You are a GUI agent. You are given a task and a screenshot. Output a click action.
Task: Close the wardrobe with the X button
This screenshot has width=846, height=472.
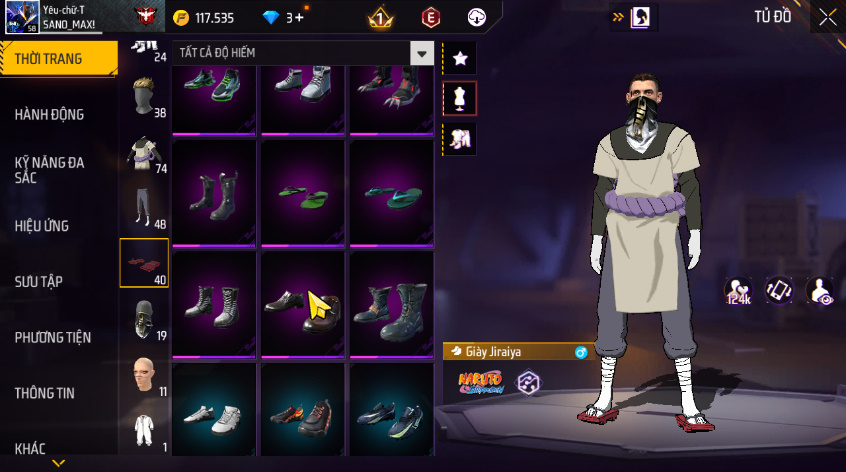827,17
